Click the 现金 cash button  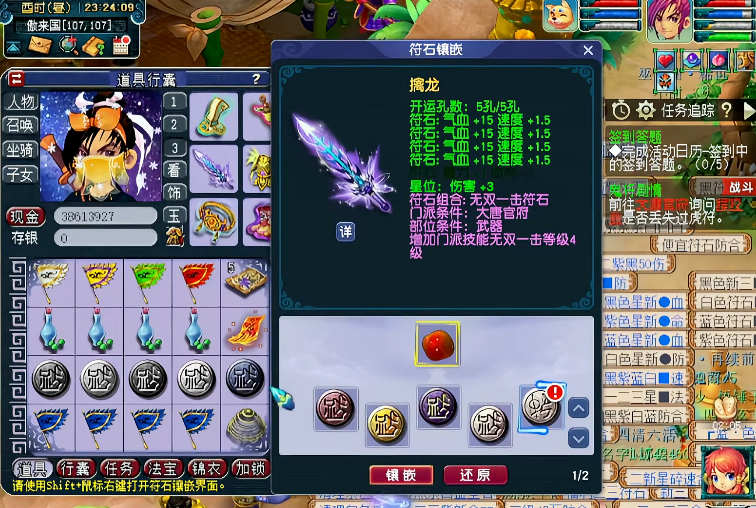click(26, 215)
